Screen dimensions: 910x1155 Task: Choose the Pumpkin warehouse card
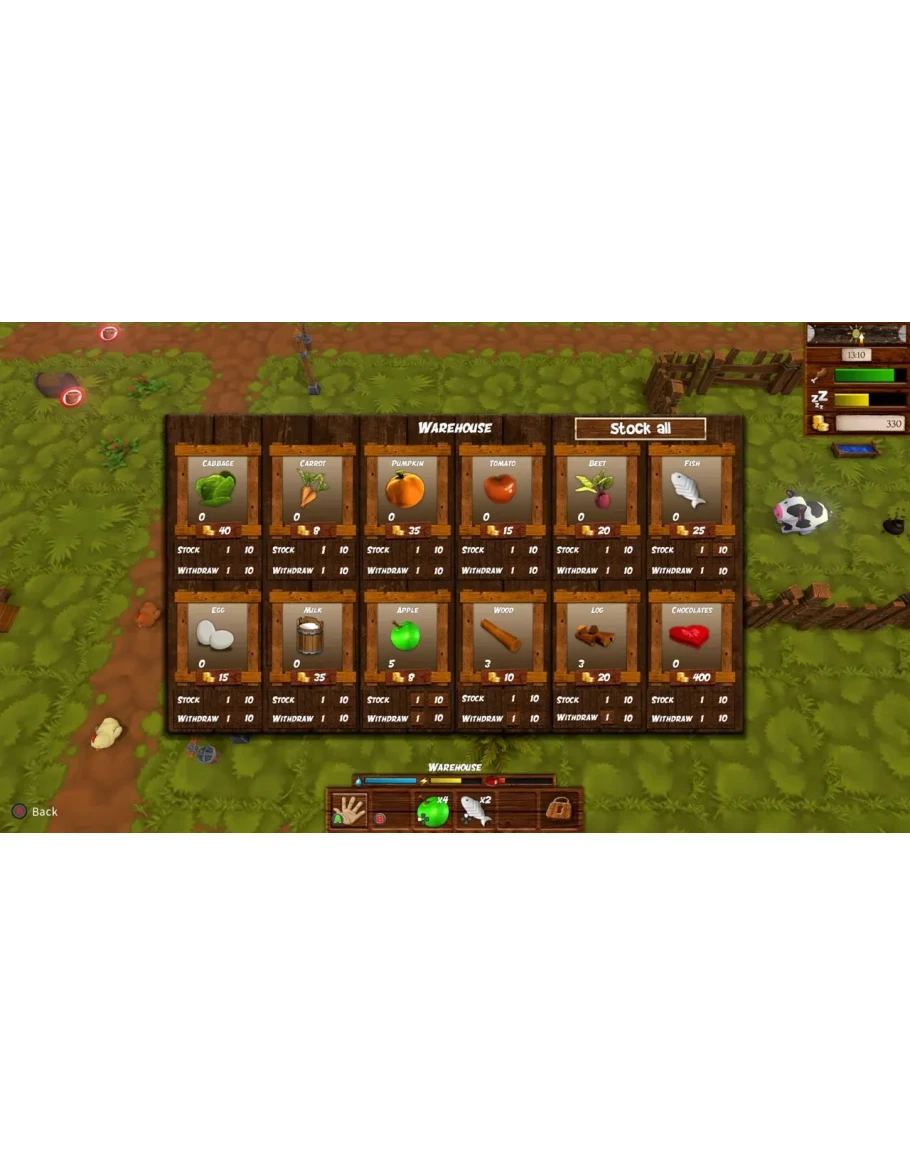click(x=406, y=489)
